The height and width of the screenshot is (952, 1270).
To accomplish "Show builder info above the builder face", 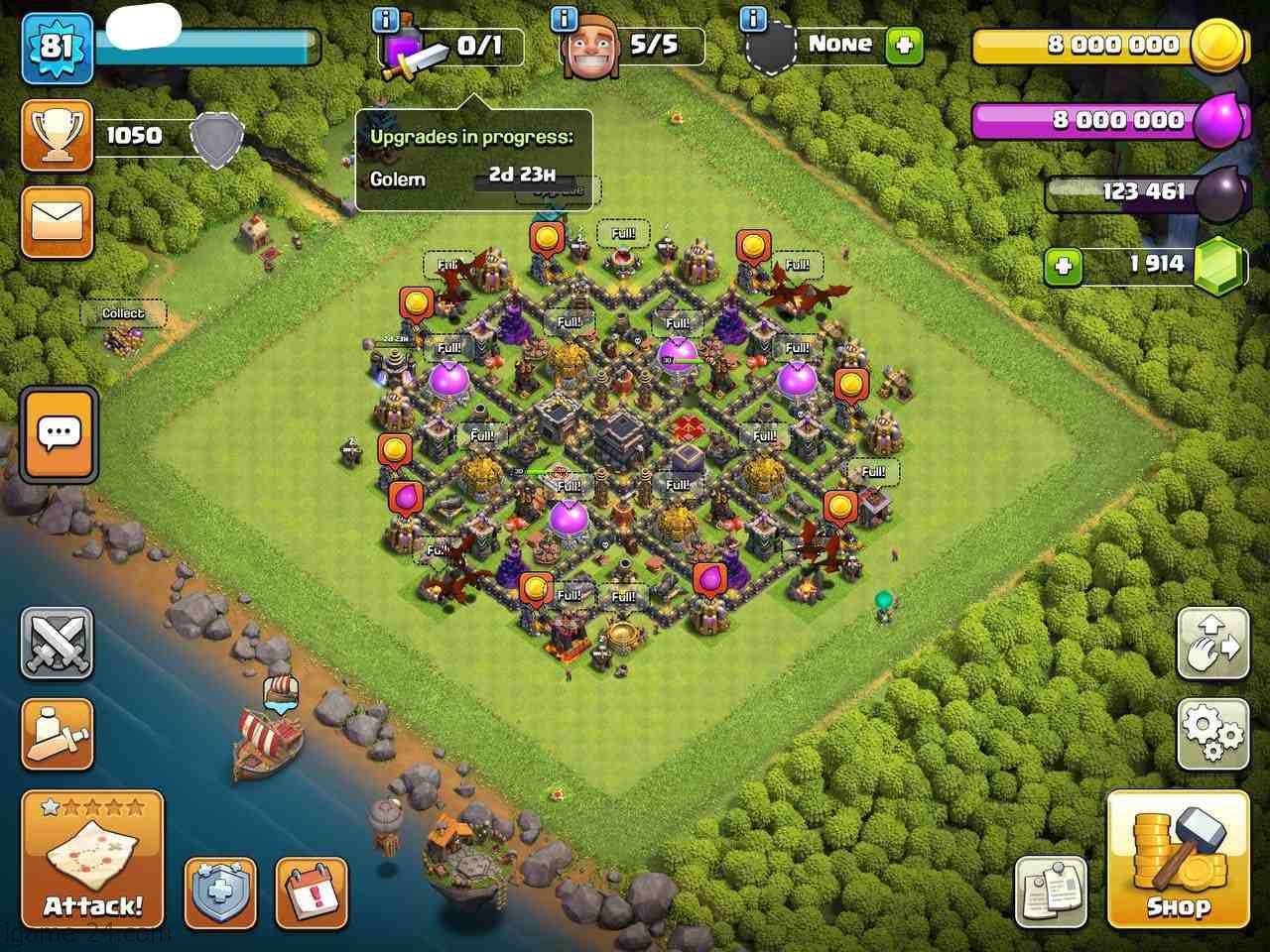I will tap(566, 19).
